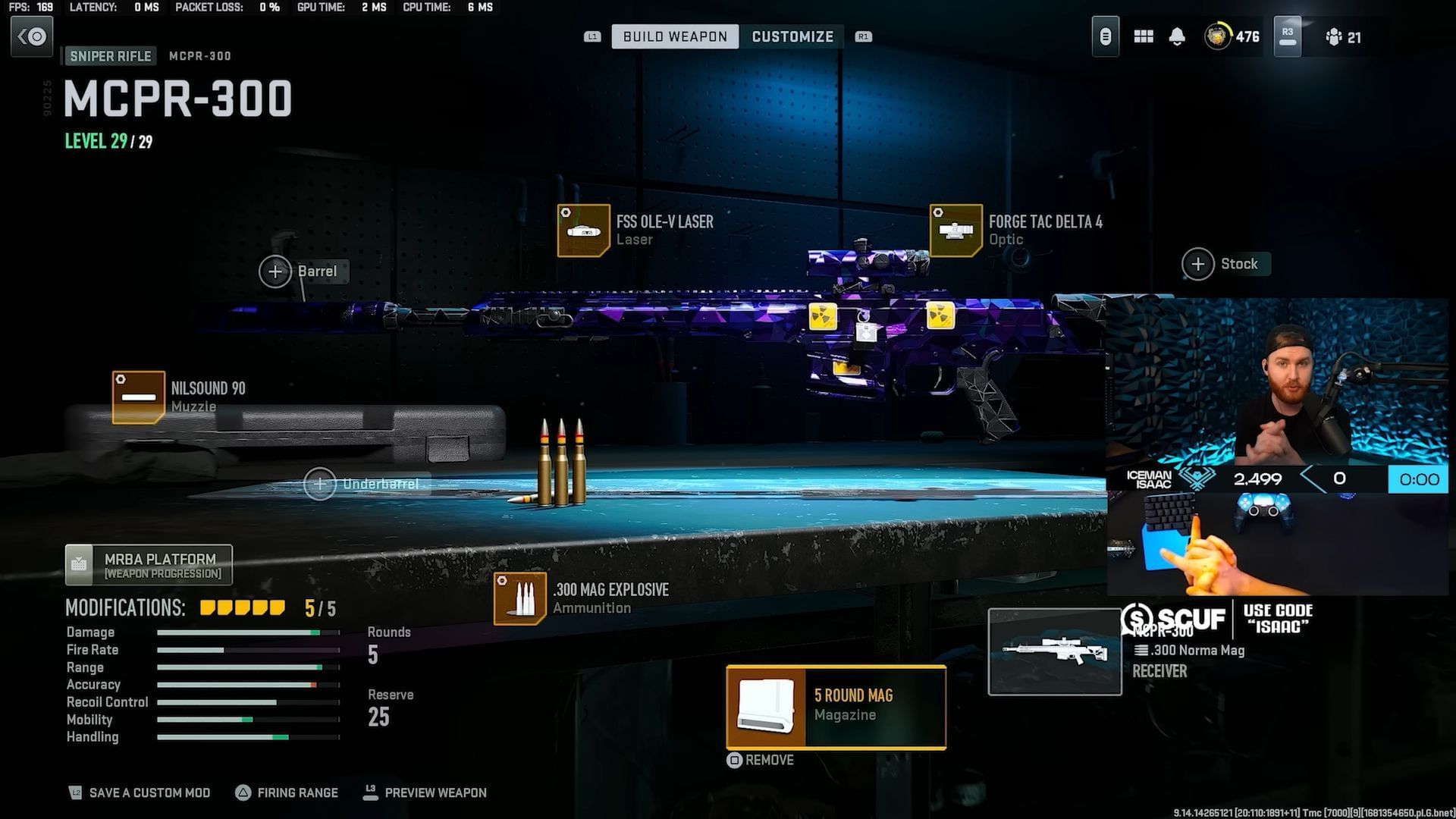Select the FSS OLE-V Laser attachment
The image size is (1456, 819).
pos(584,229)
